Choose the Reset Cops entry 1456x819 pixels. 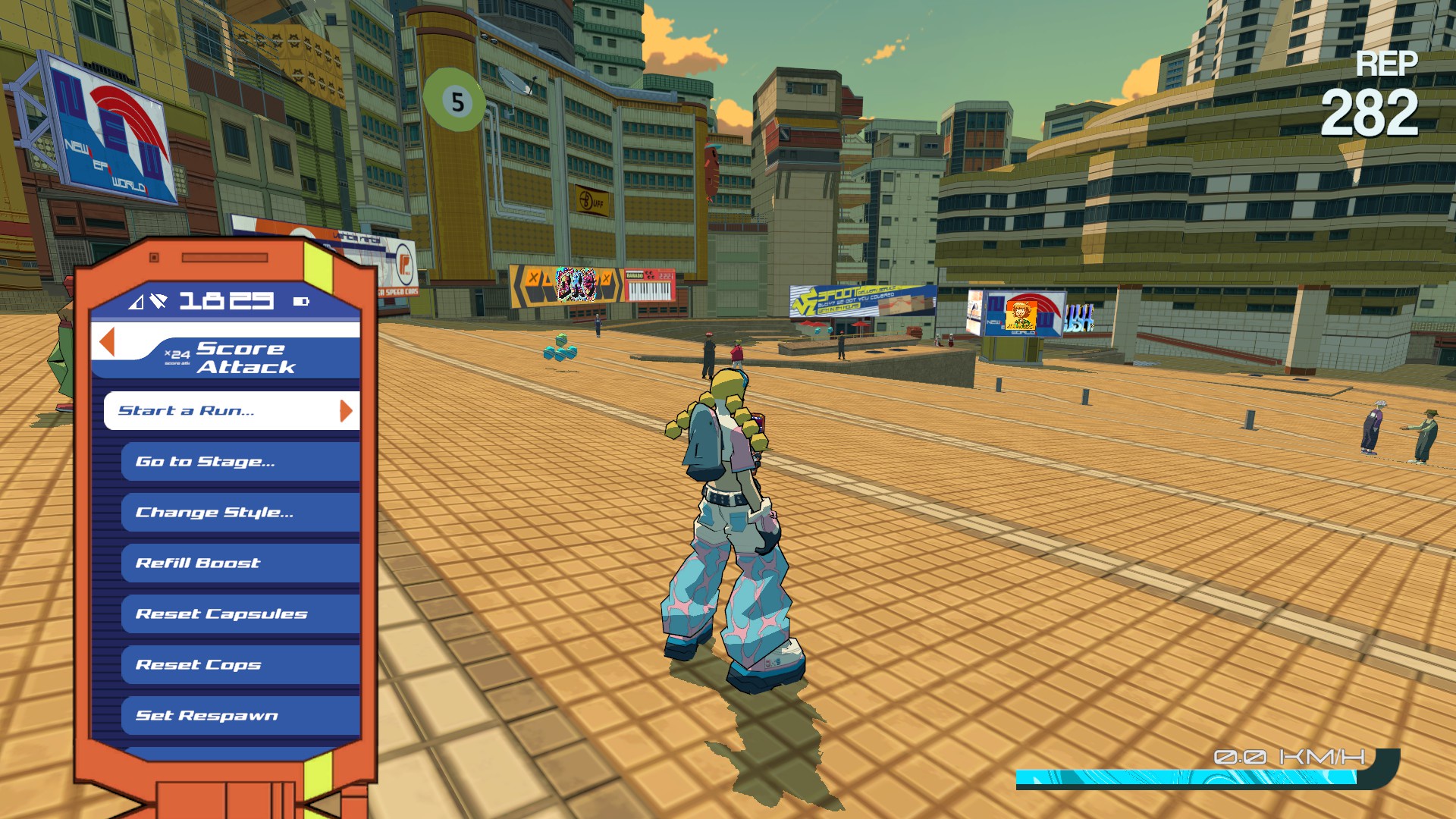(240, 664)
